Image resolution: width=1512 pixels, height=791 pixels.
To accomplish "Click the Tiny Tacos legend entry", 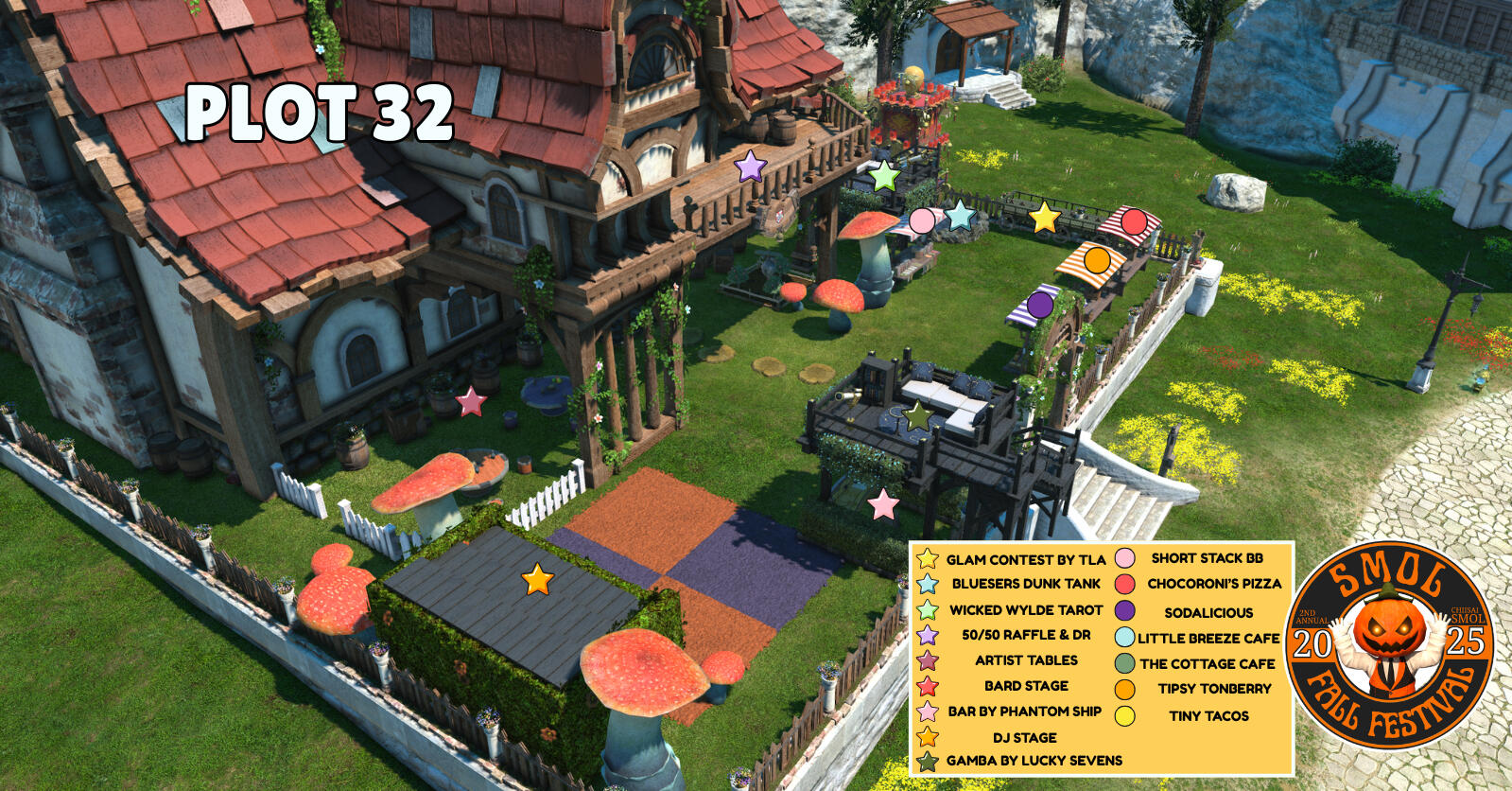I will [1208, 716].
